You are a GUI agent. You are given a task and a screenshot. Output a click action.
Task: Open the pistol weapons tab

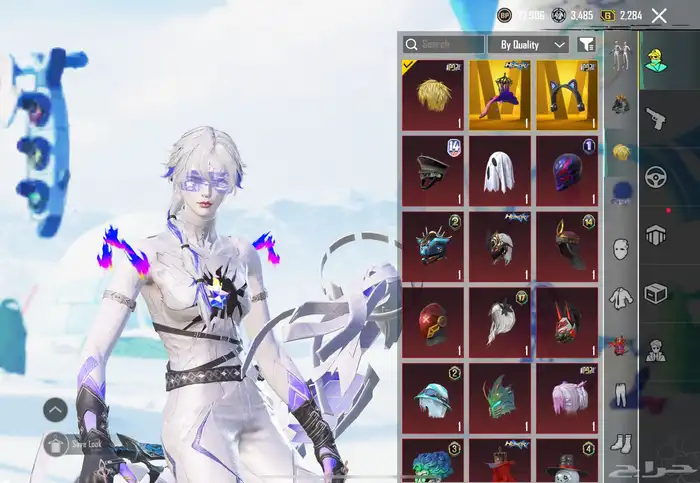tap(657, 118)
